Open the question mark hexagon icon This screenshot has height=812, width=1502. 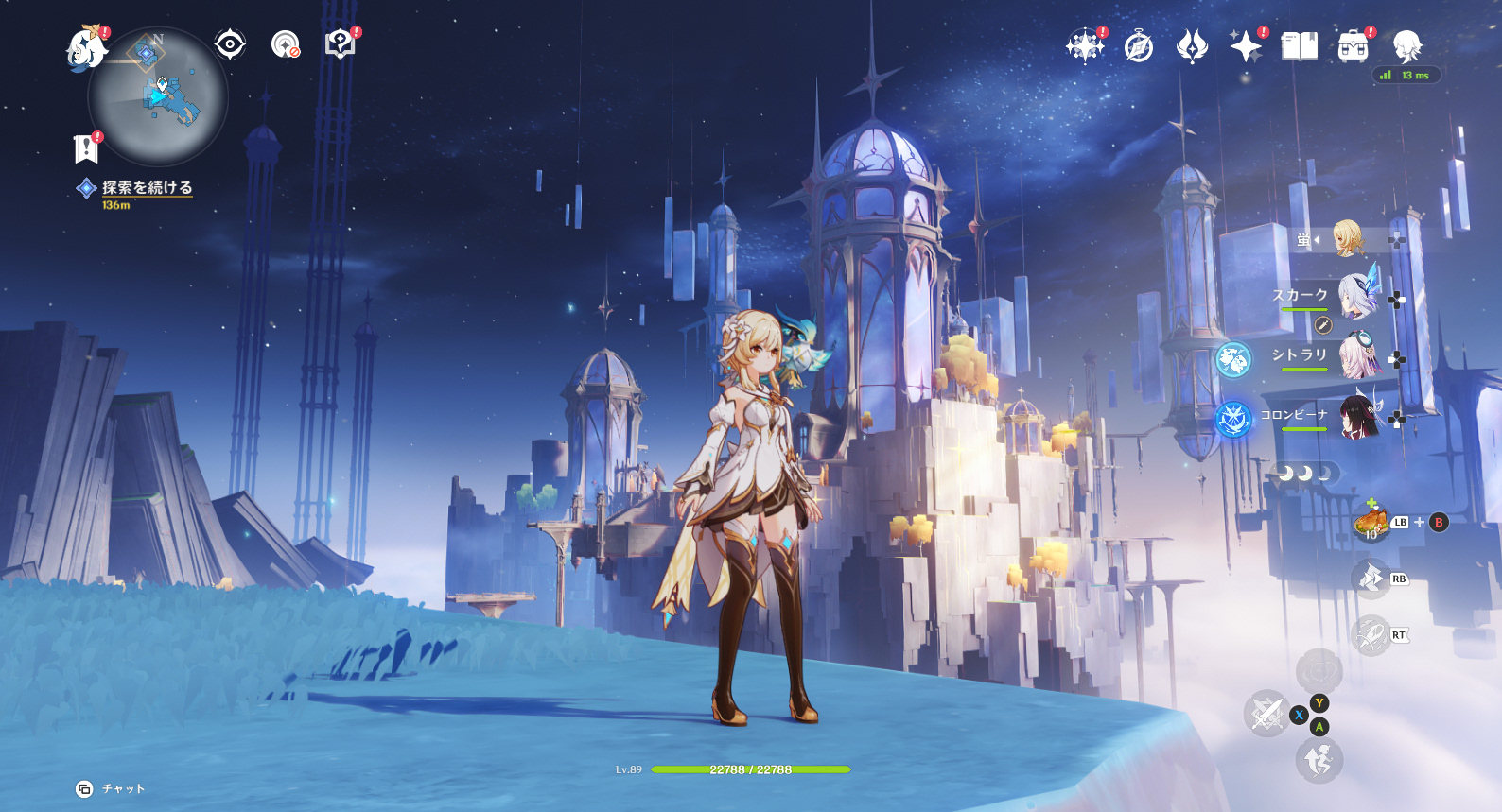340,44
